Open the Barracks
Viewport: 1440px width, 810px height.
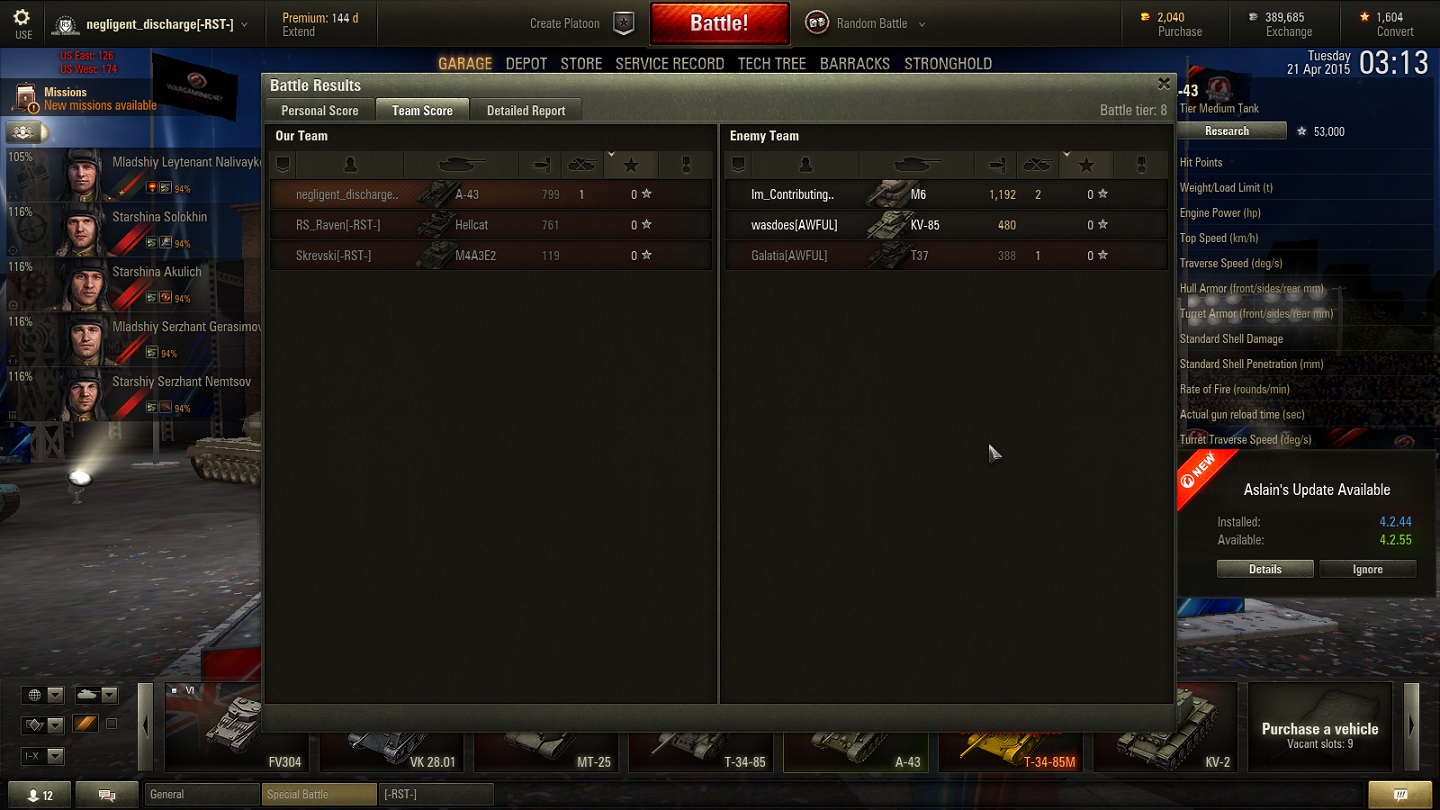(x=854, y=64)
